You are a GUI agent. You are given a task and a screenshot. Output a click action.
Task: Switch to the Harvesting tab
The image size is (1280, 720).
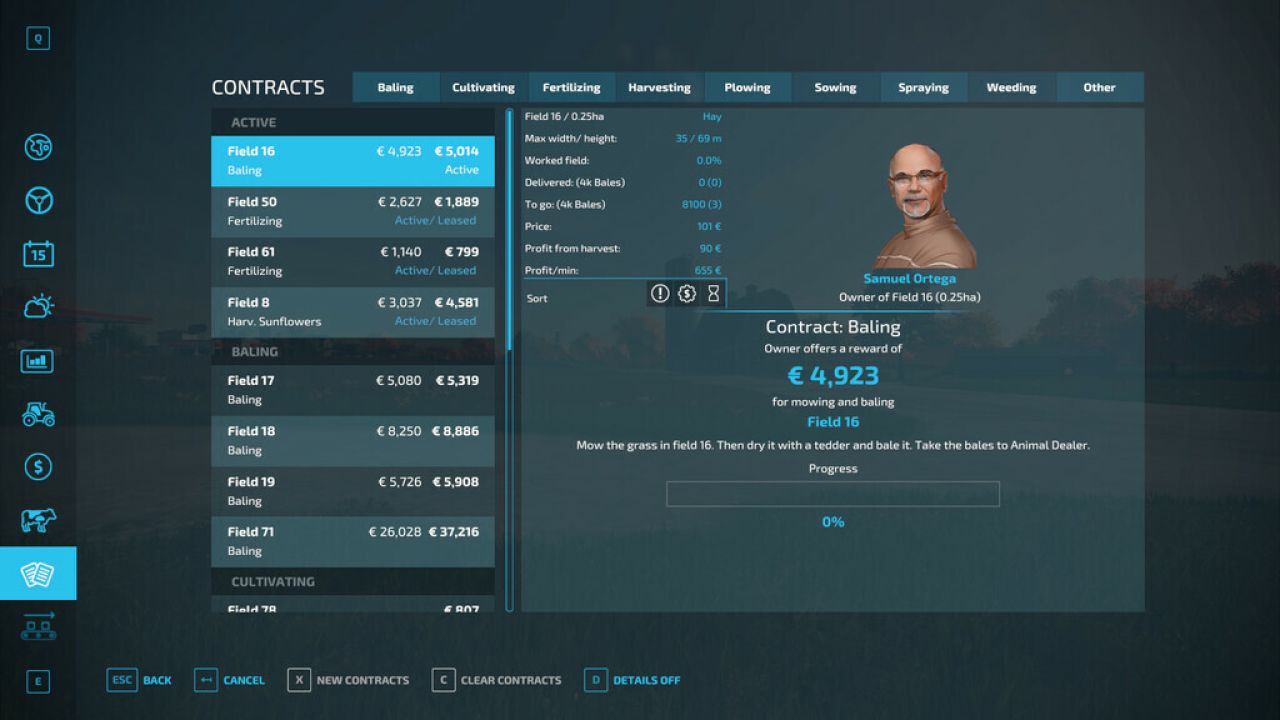click(659, 87)
